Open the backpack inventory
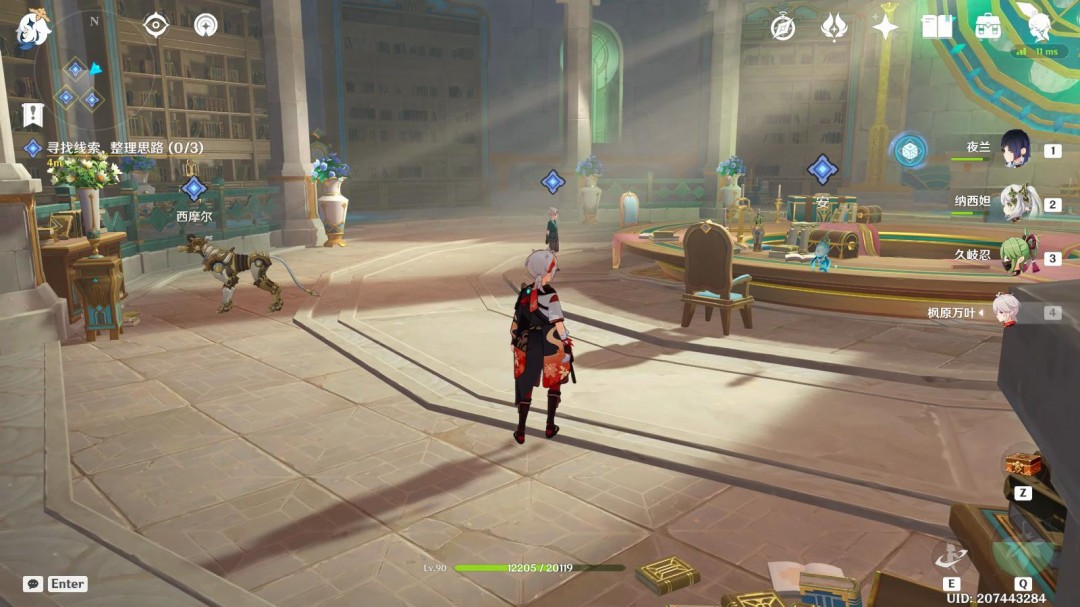1080x607 pixels. click(988, 27)
